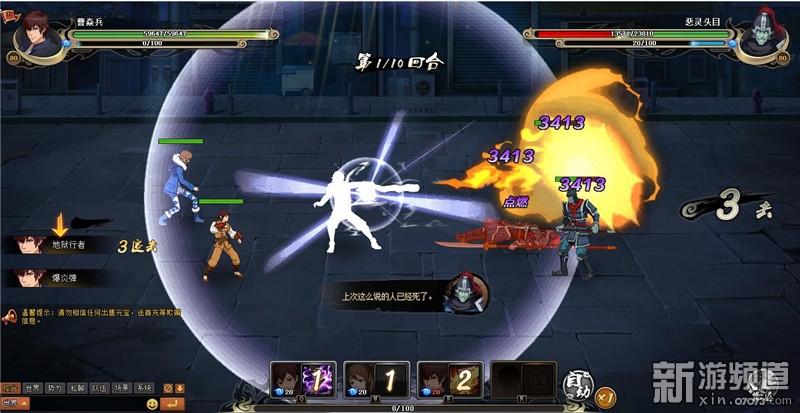Activate the fire skill card numbered 2
The height and width of the screenshot is (413, 800).
click(x=449, y=379)
